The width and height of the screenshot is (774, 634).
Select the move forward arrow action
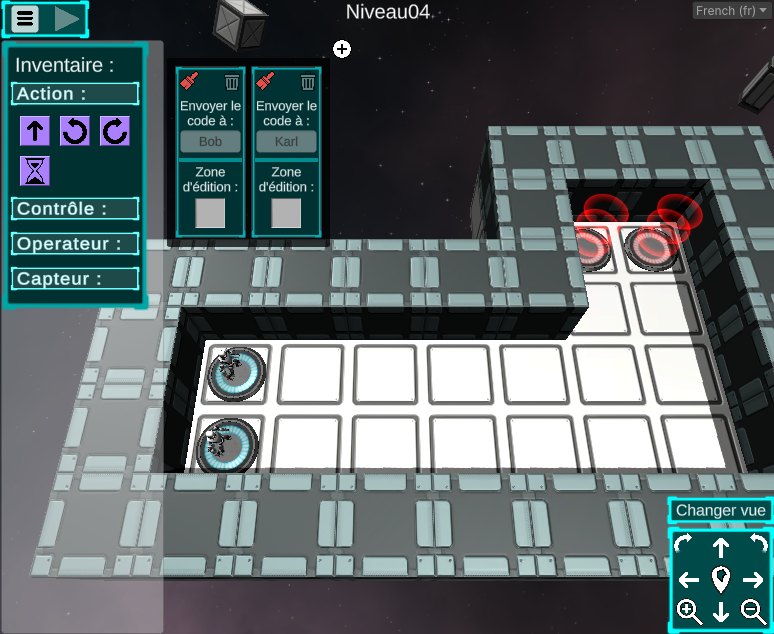pos(35,131)
